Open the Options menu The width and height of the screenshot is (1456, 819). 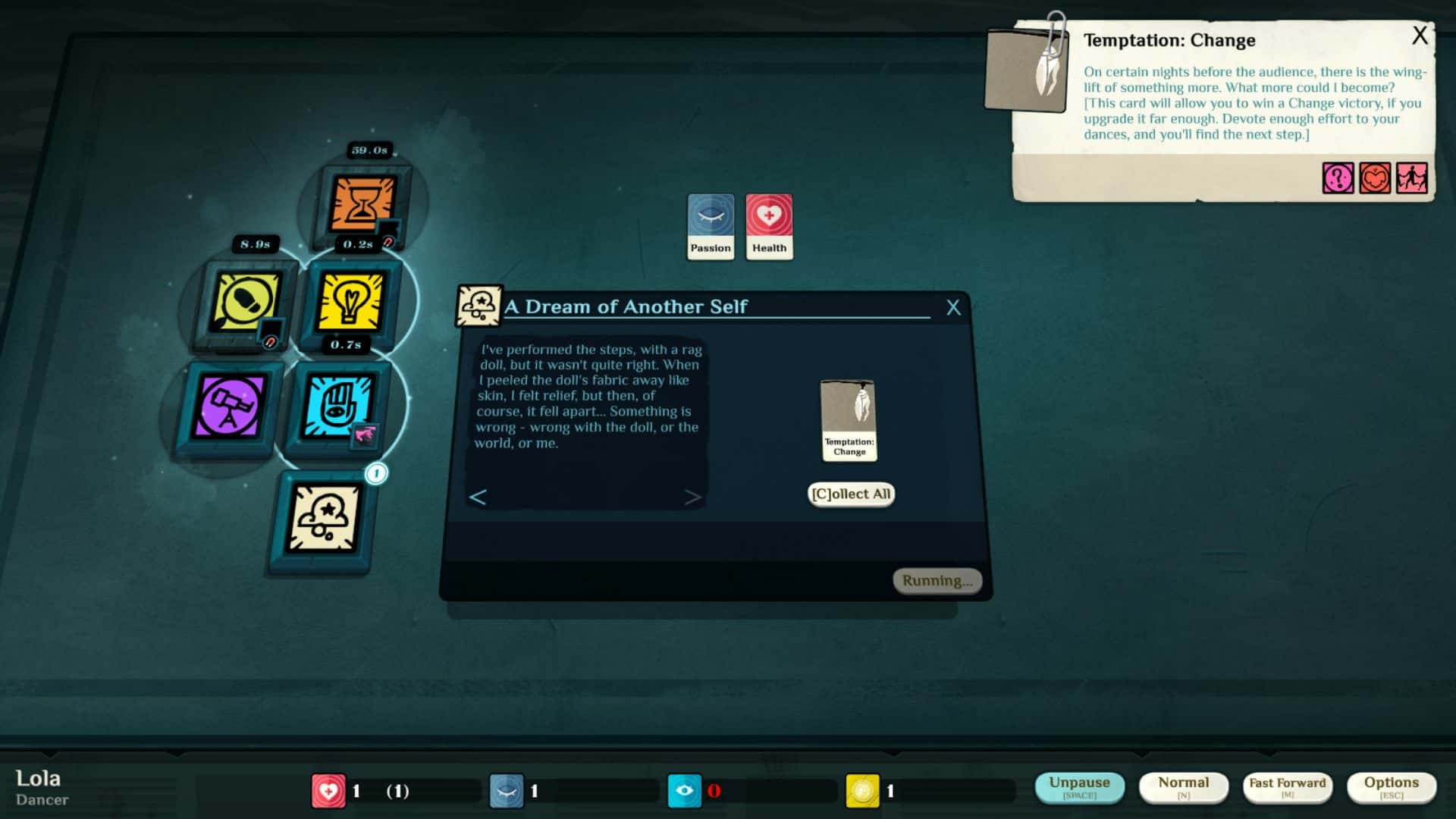pyautogui.click(x=1392, y=786)
